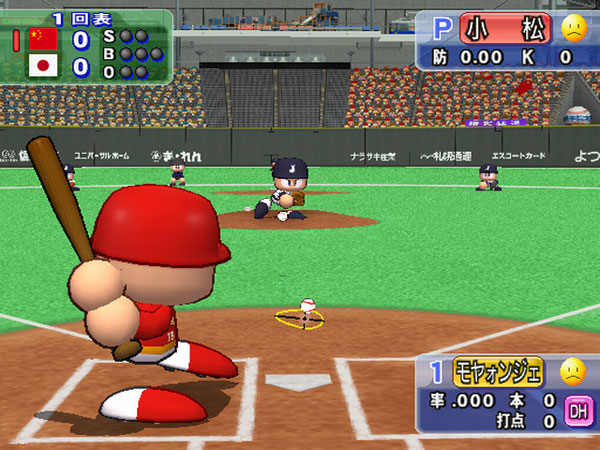Select the batter name plate モヤォンジェ
Screen dimensions: 600x450
[499, 372]
